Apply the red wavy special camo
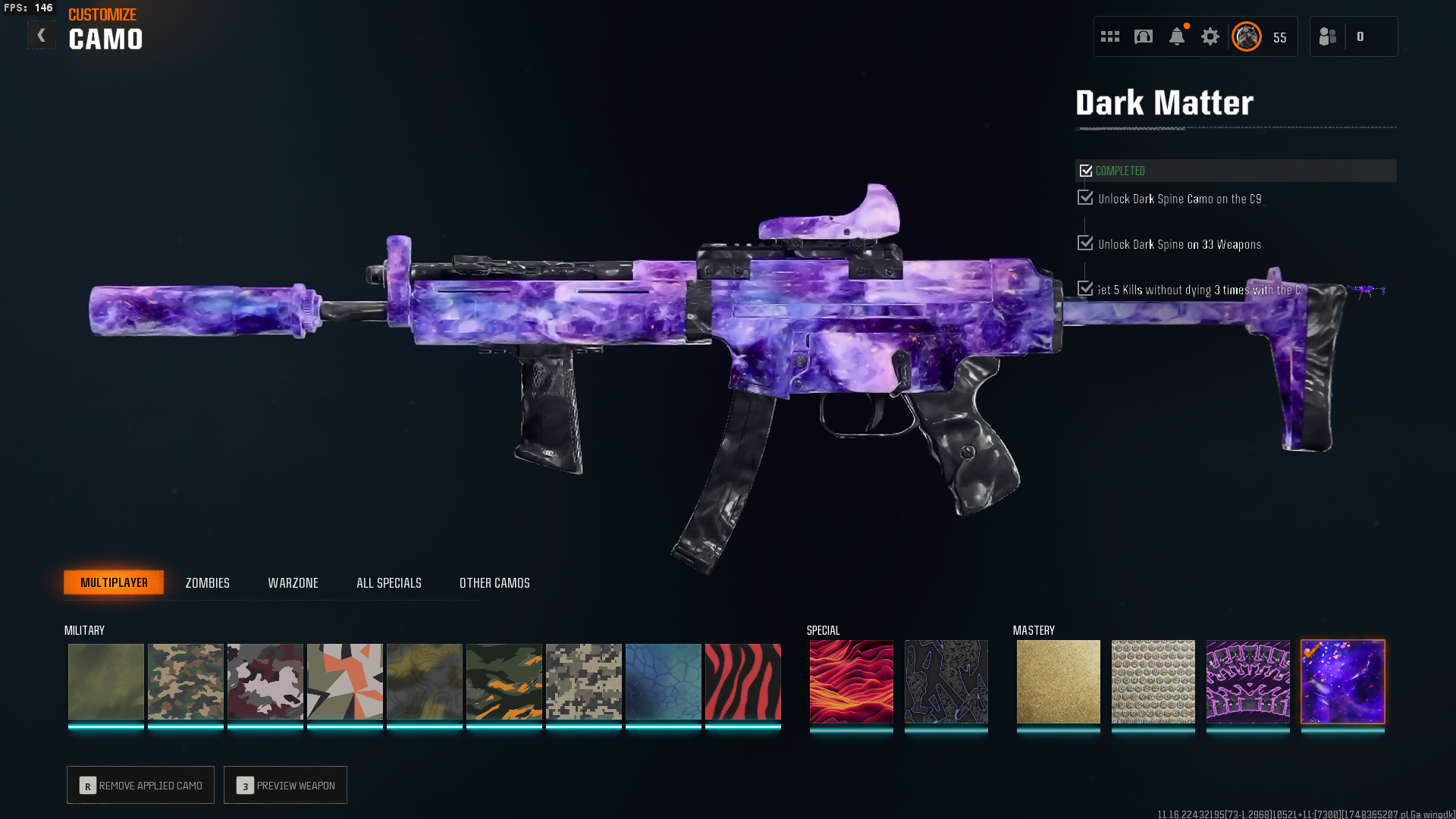The image size is (1456, 819). 851,681
